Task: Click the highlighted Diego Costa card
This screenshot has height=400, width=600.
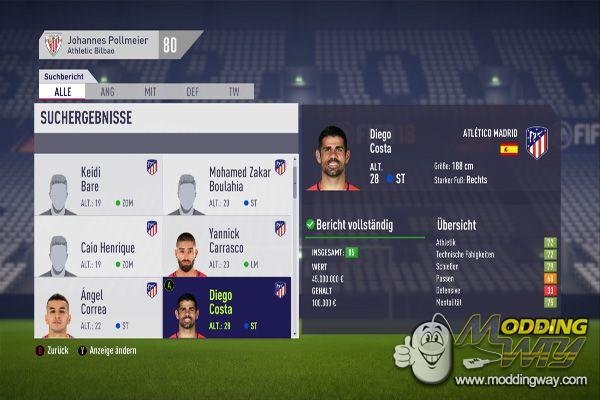Action: coord(226,308)
